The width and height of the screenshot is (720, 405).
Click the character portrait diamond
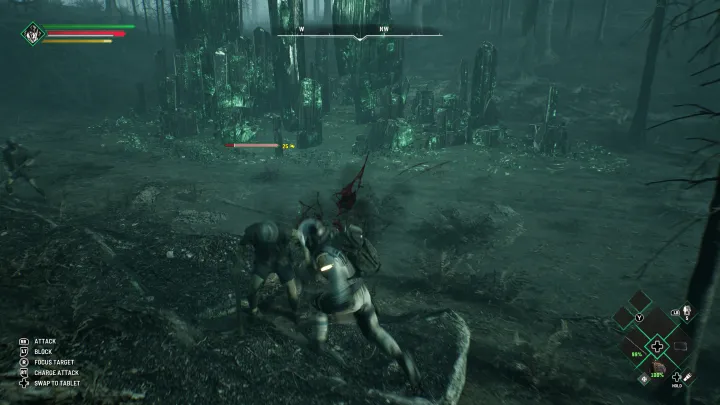pos(31,33)
